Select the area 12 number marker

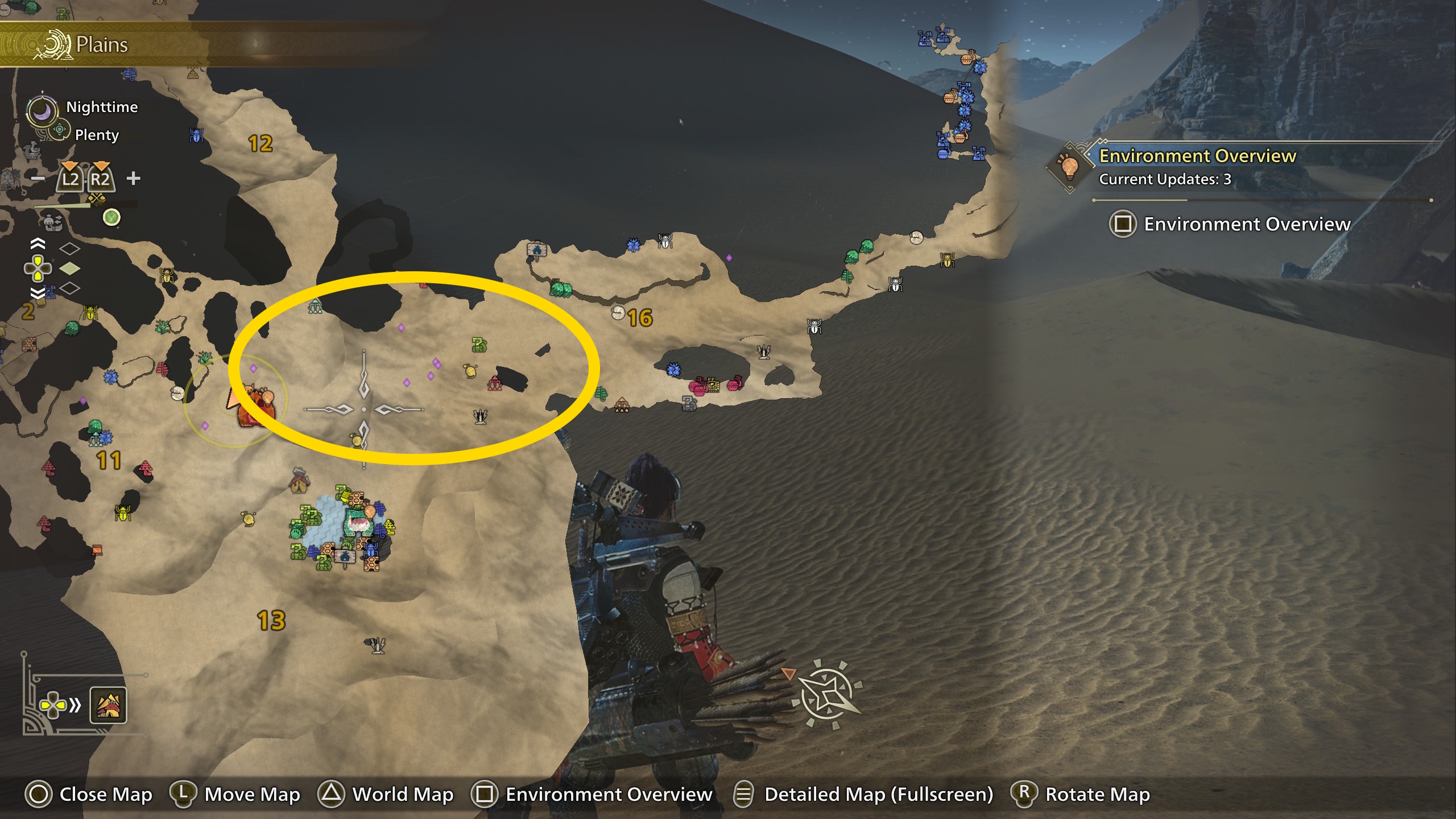(x=260, y=143)
